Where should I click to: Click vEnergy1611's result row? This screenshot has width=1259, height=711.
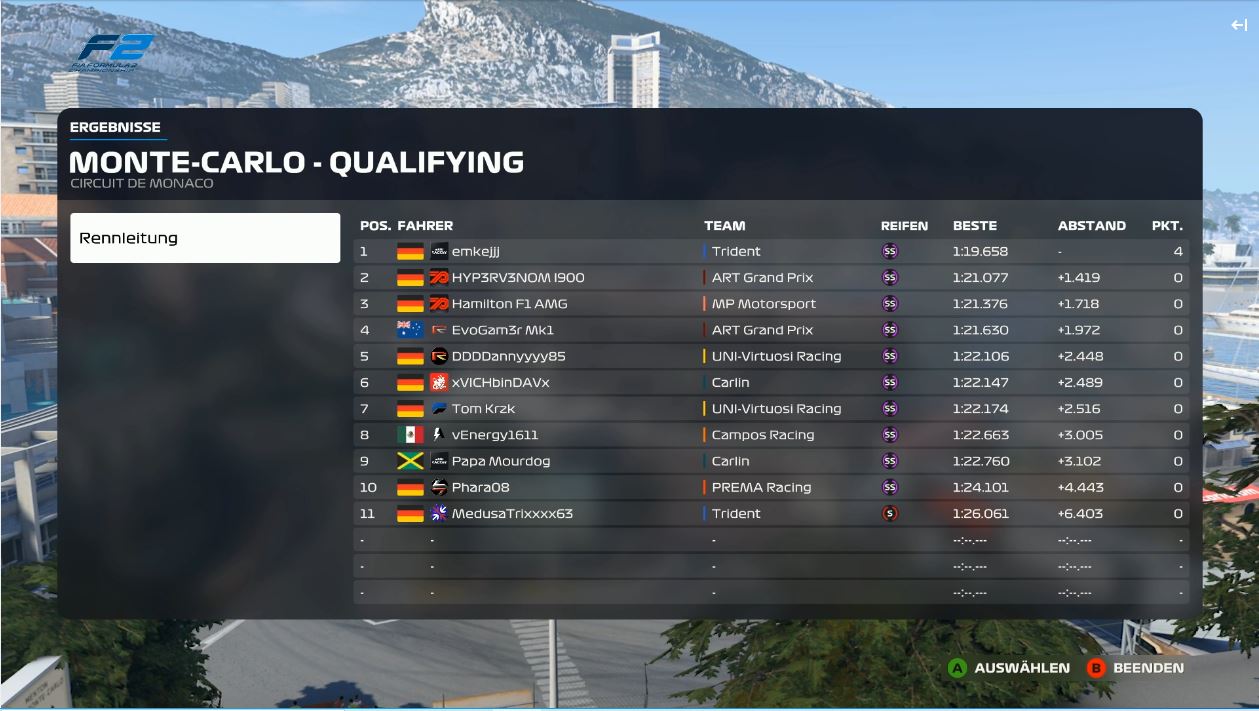pos(770,435)
